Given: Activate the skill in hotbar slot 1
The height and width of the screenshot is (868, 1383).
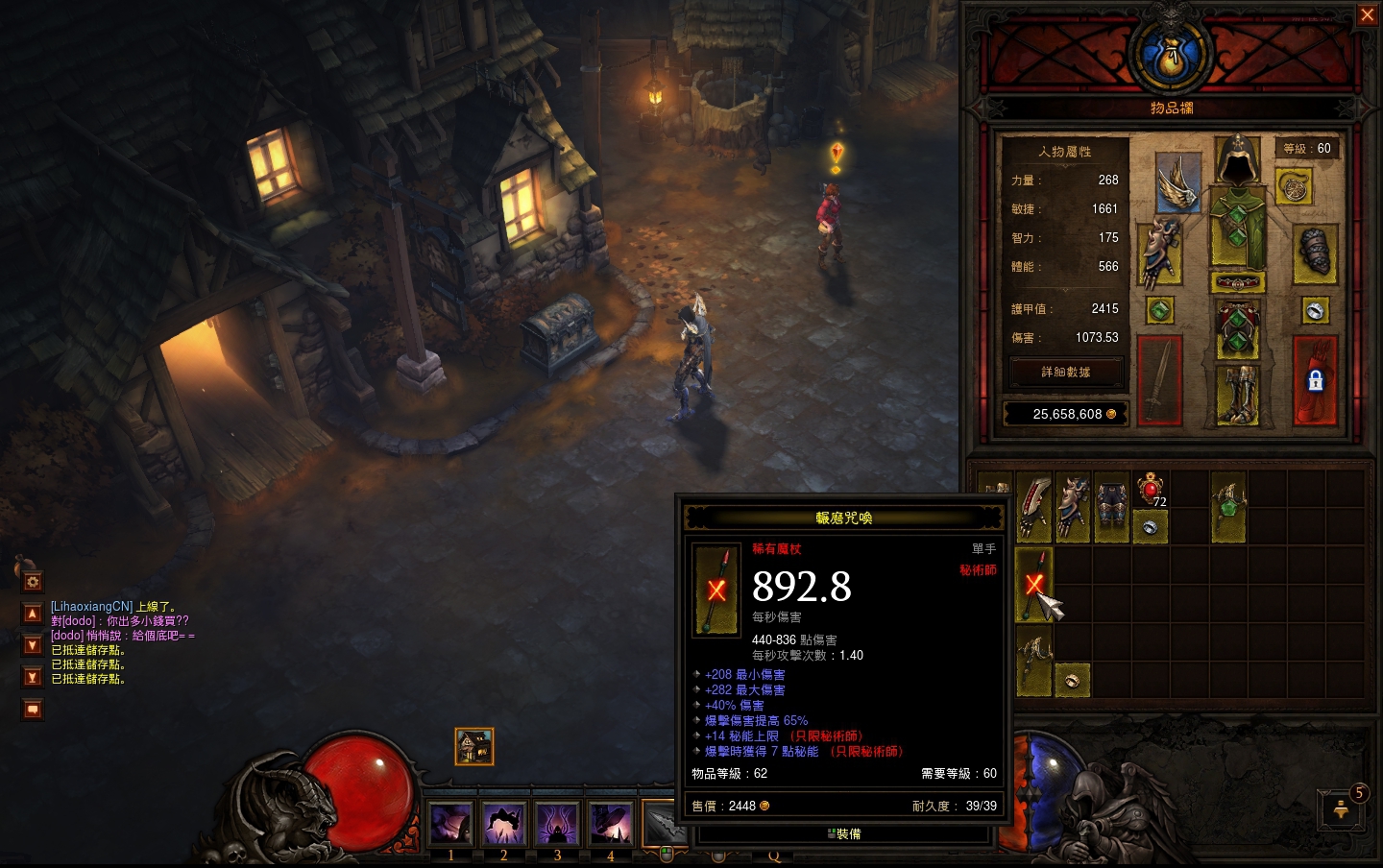Looking at the screenshot, I should tap(450, 823).
